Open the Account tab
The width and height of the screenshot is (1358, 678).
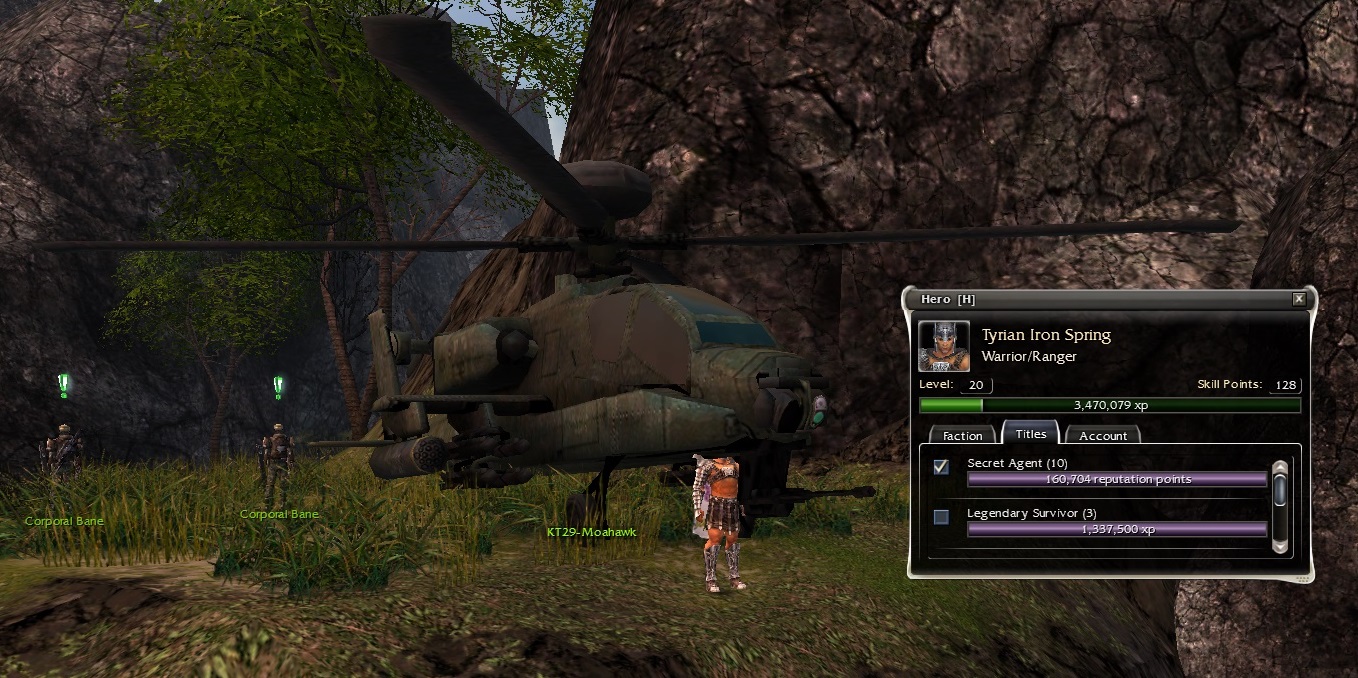(x=1102, y=436)
